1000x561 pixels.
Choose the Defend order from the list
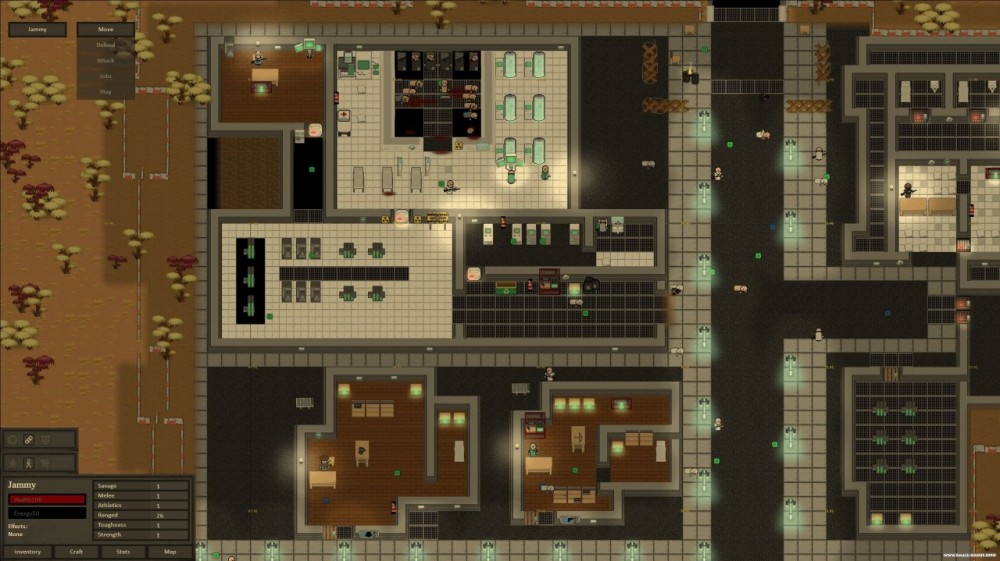coord(105,45)
